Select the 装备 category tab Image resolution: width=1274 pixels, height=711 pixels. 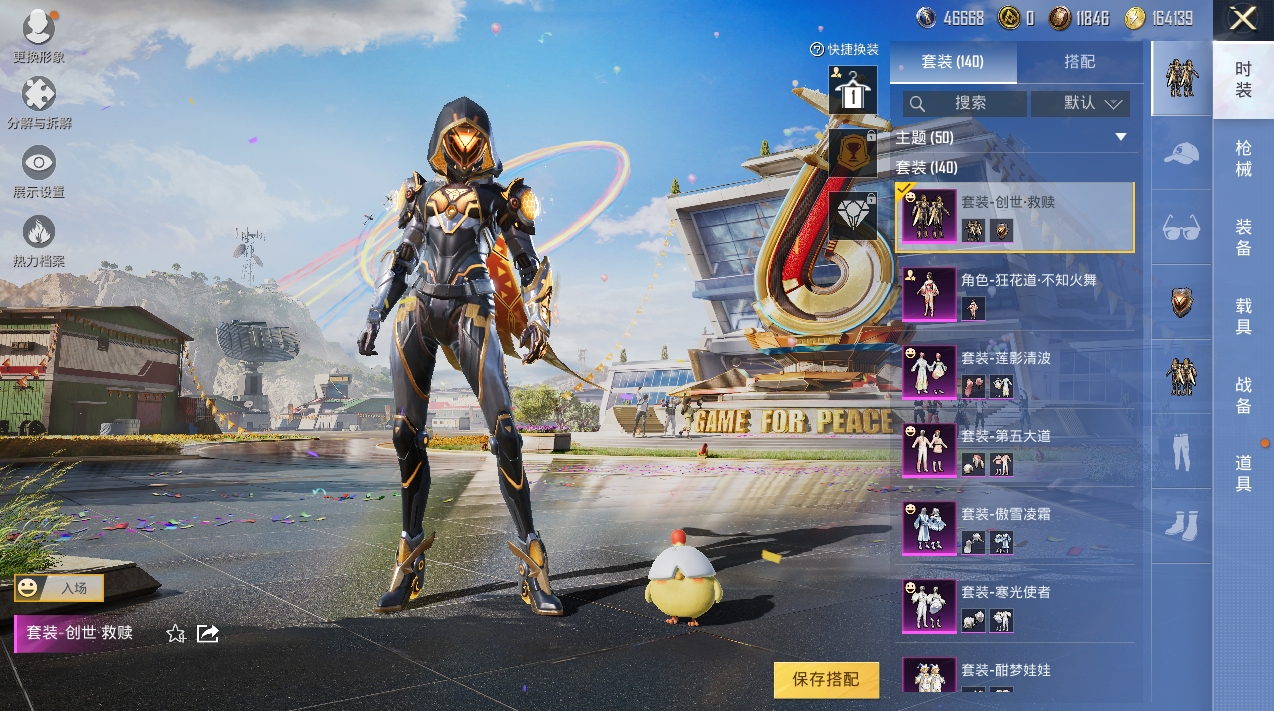[x=1243, y=238]
